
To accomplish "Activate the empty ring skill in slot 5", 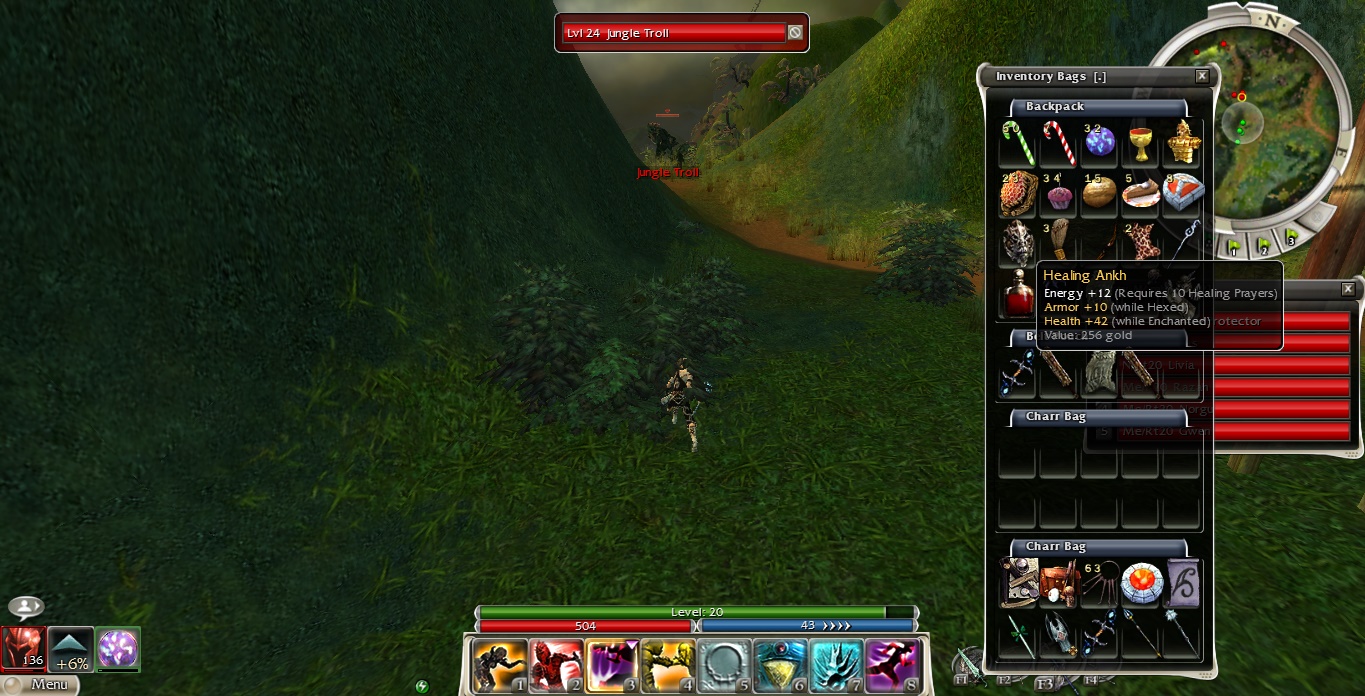I will 723,666.
